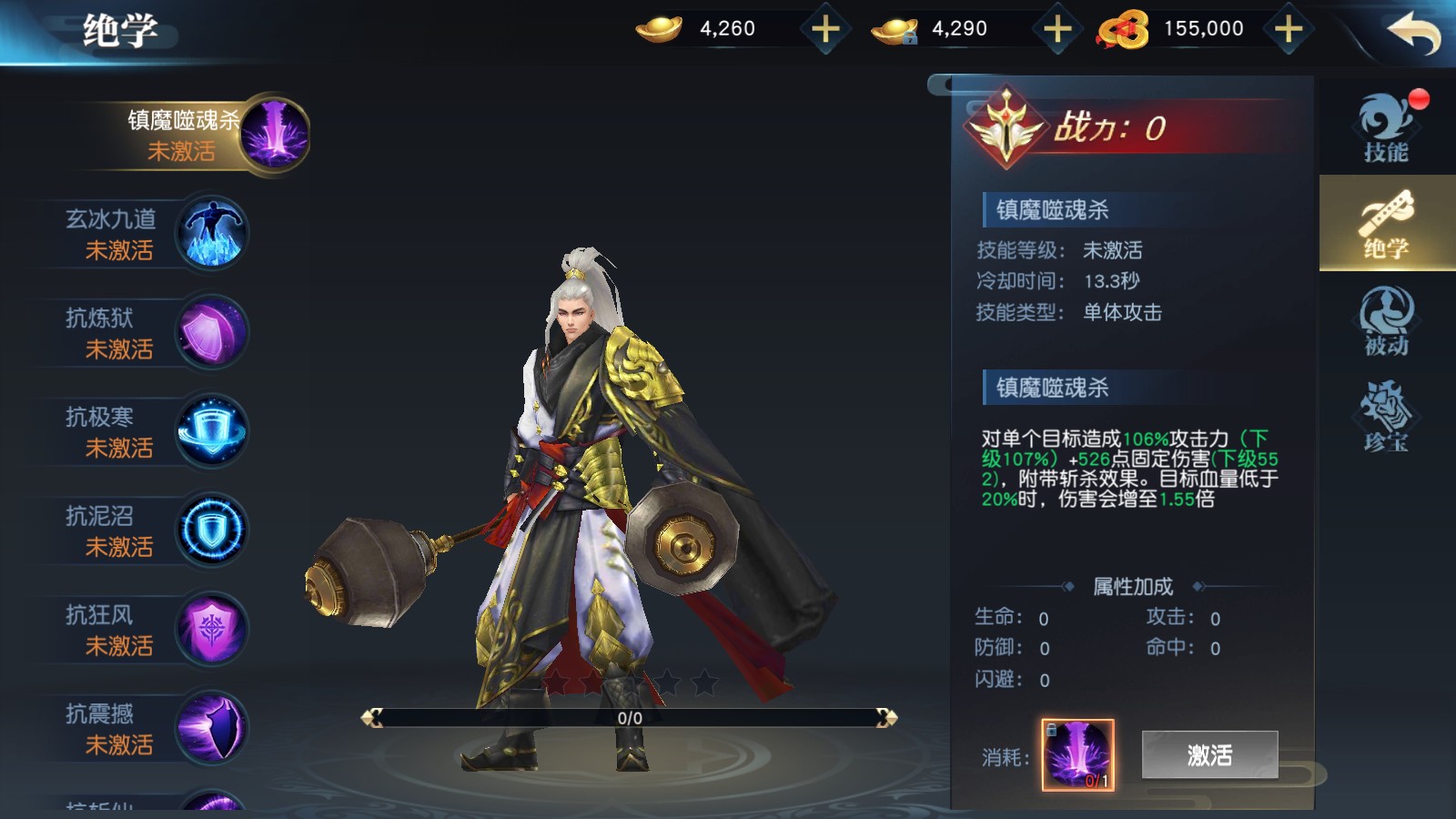Select the 抗震撼 resistance skill
This screenshot has width=1456, height=819.
[155, 729]
